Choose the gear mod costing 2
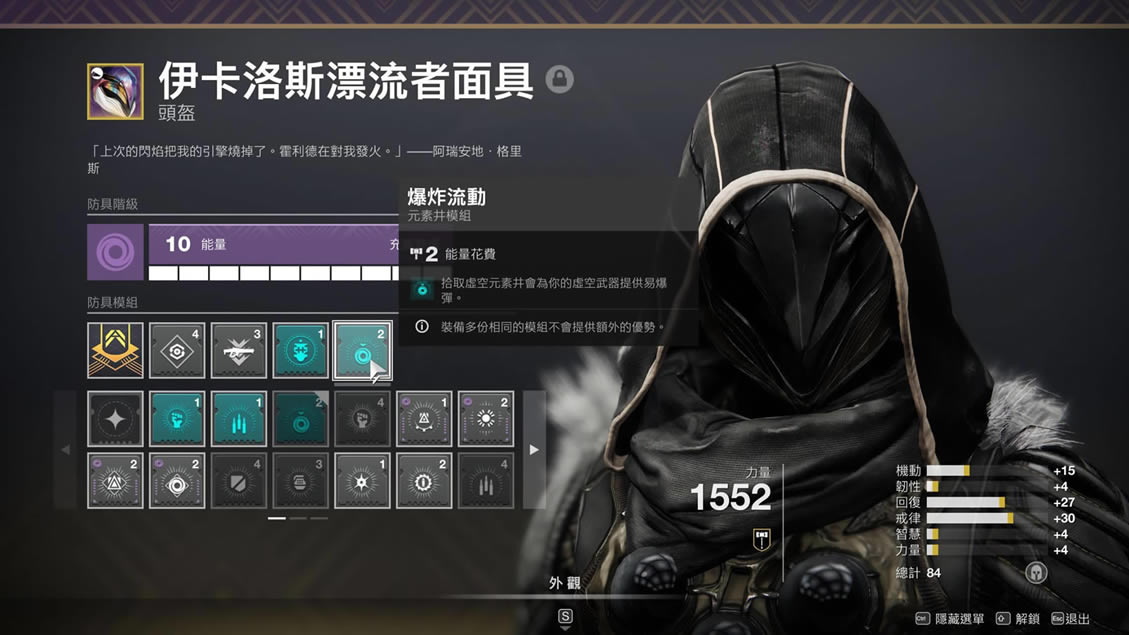This screenshot has height=635, width=1129. pos(424,481)
